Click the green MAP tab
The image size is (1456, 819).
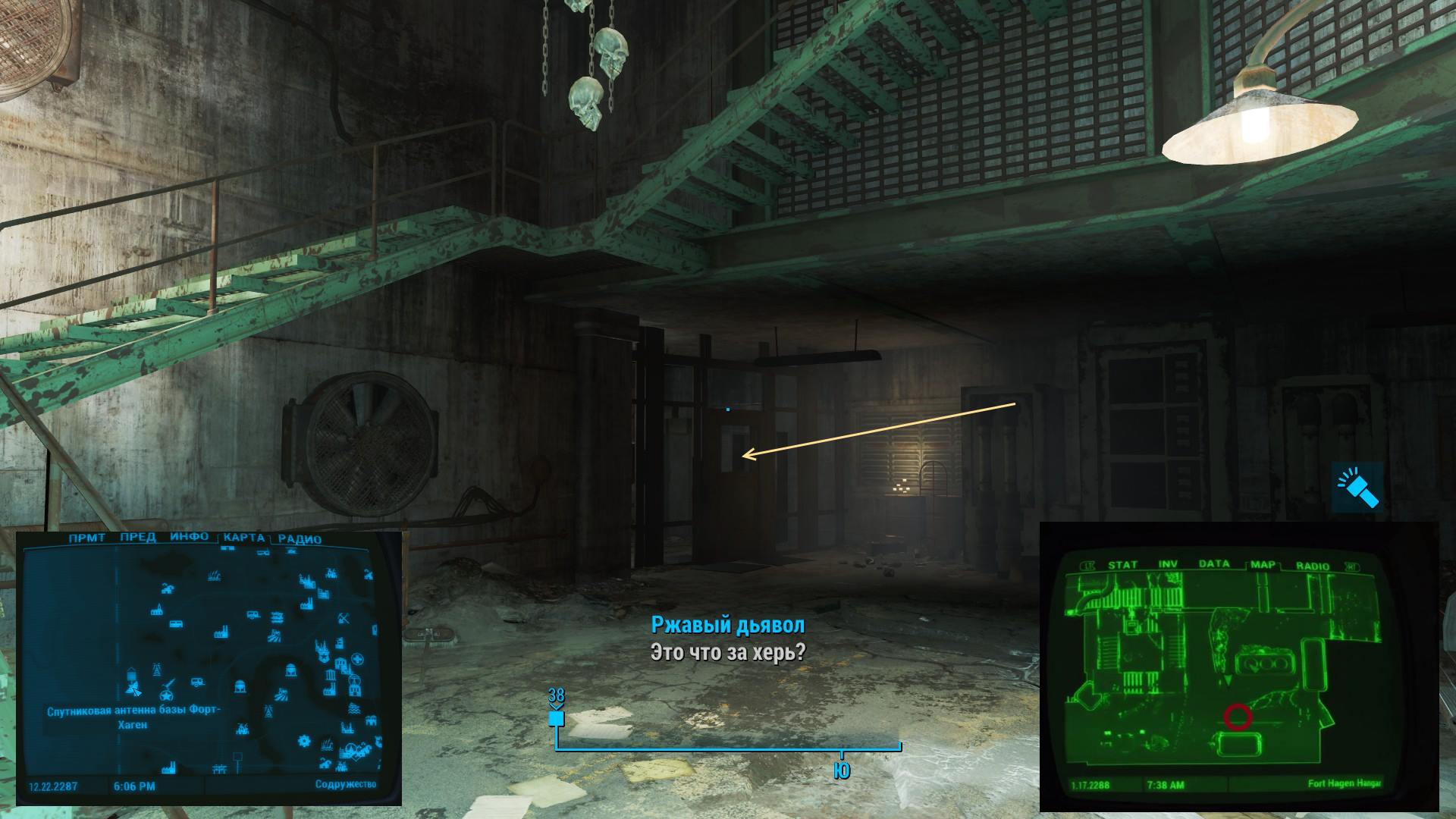point(1263,566)
